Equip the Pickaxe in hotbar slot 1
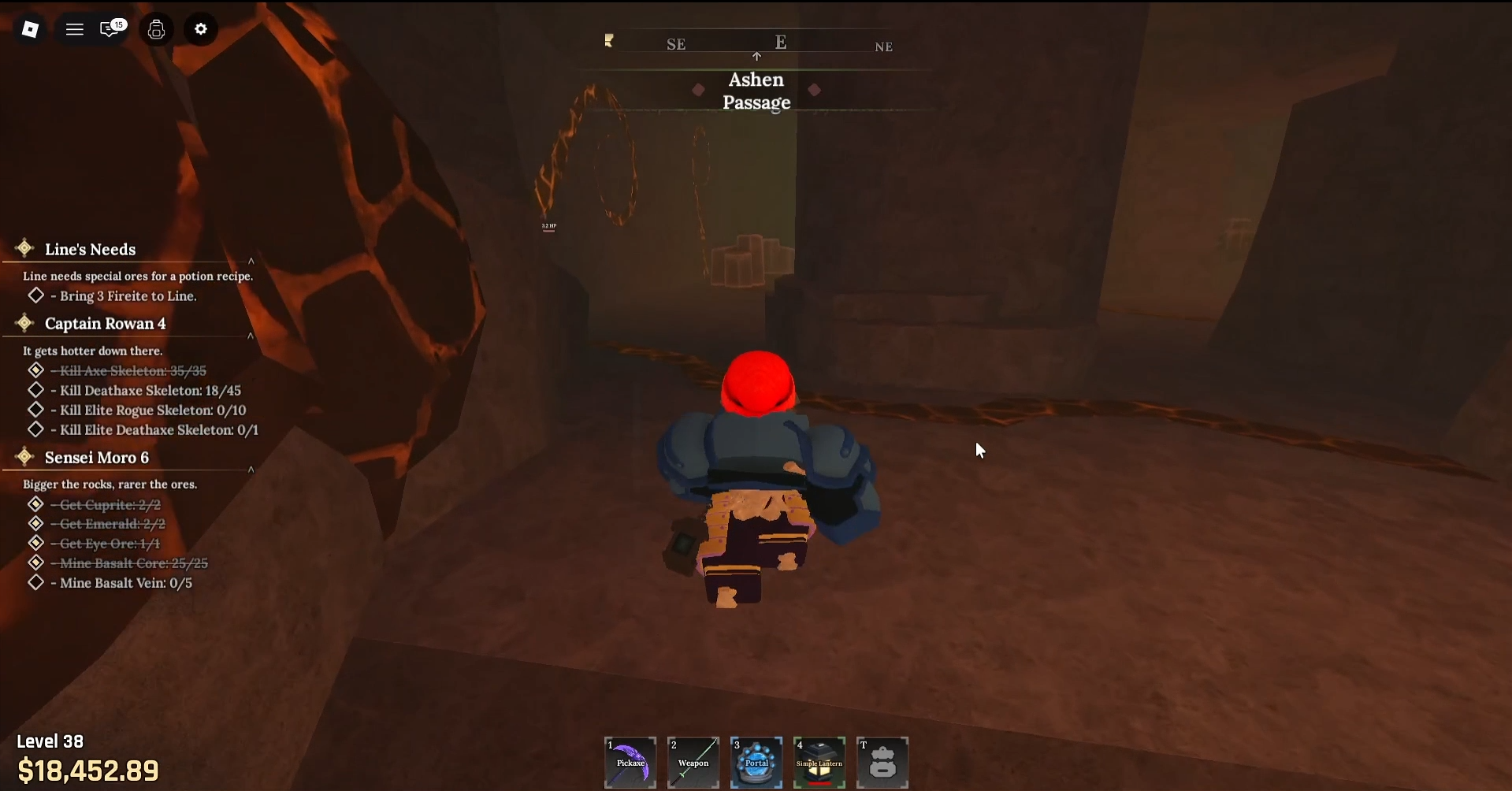This screenshot has height=791, width=1512. coord(630,762)
